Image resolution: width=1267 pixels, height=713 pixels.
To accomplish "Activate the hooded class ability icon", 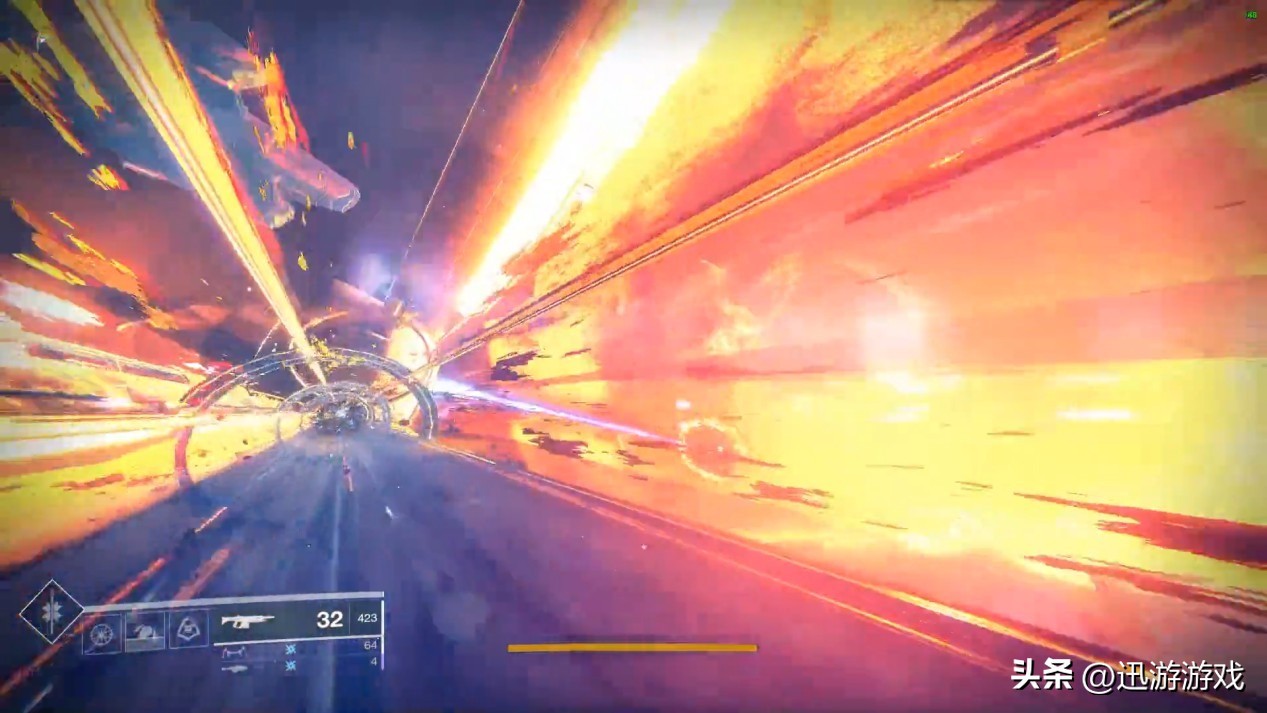I will pyautogui.click(x=188, y=629).
